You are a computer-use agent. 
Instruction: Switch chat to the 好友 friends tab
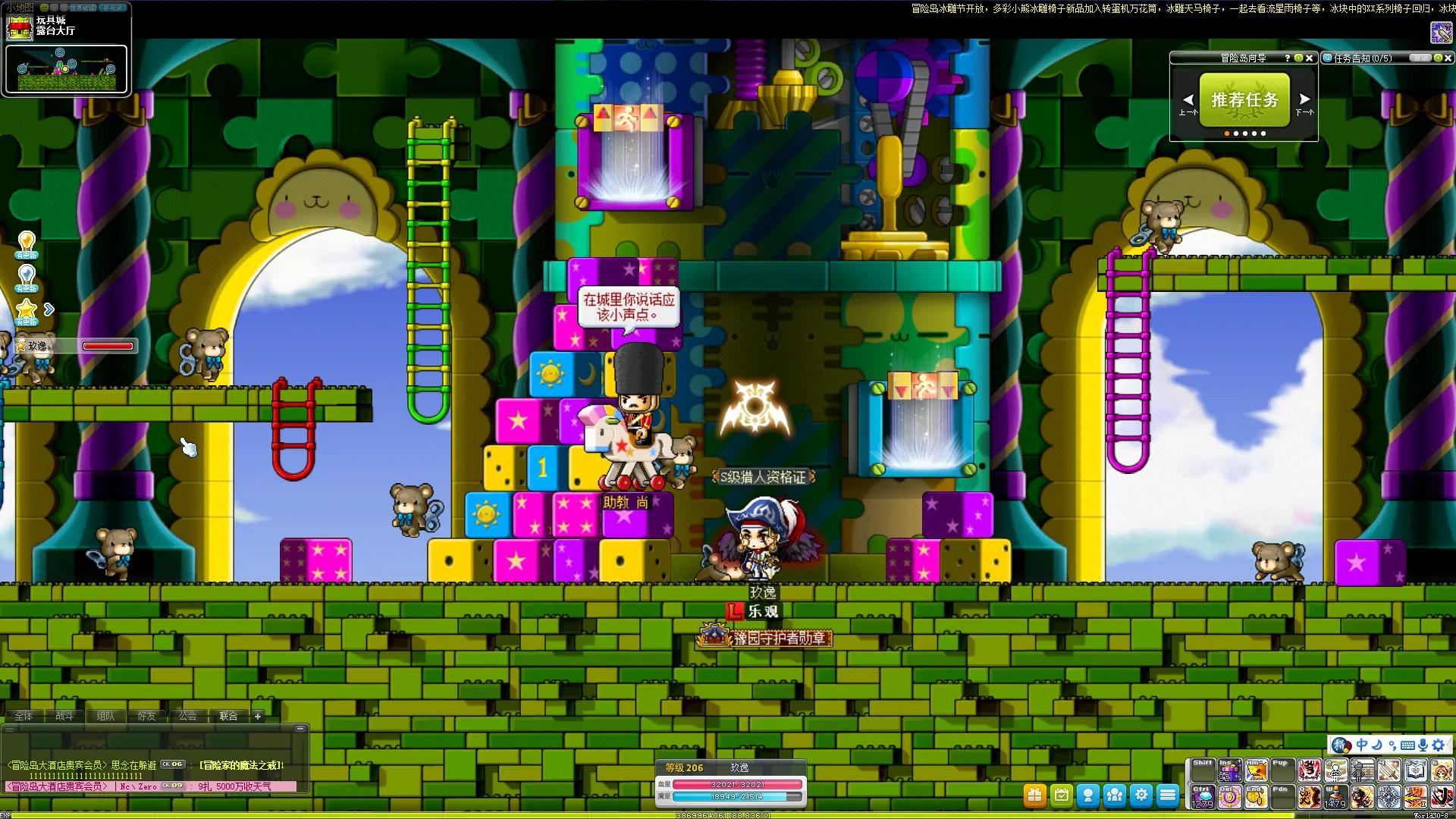pos(146,716)
